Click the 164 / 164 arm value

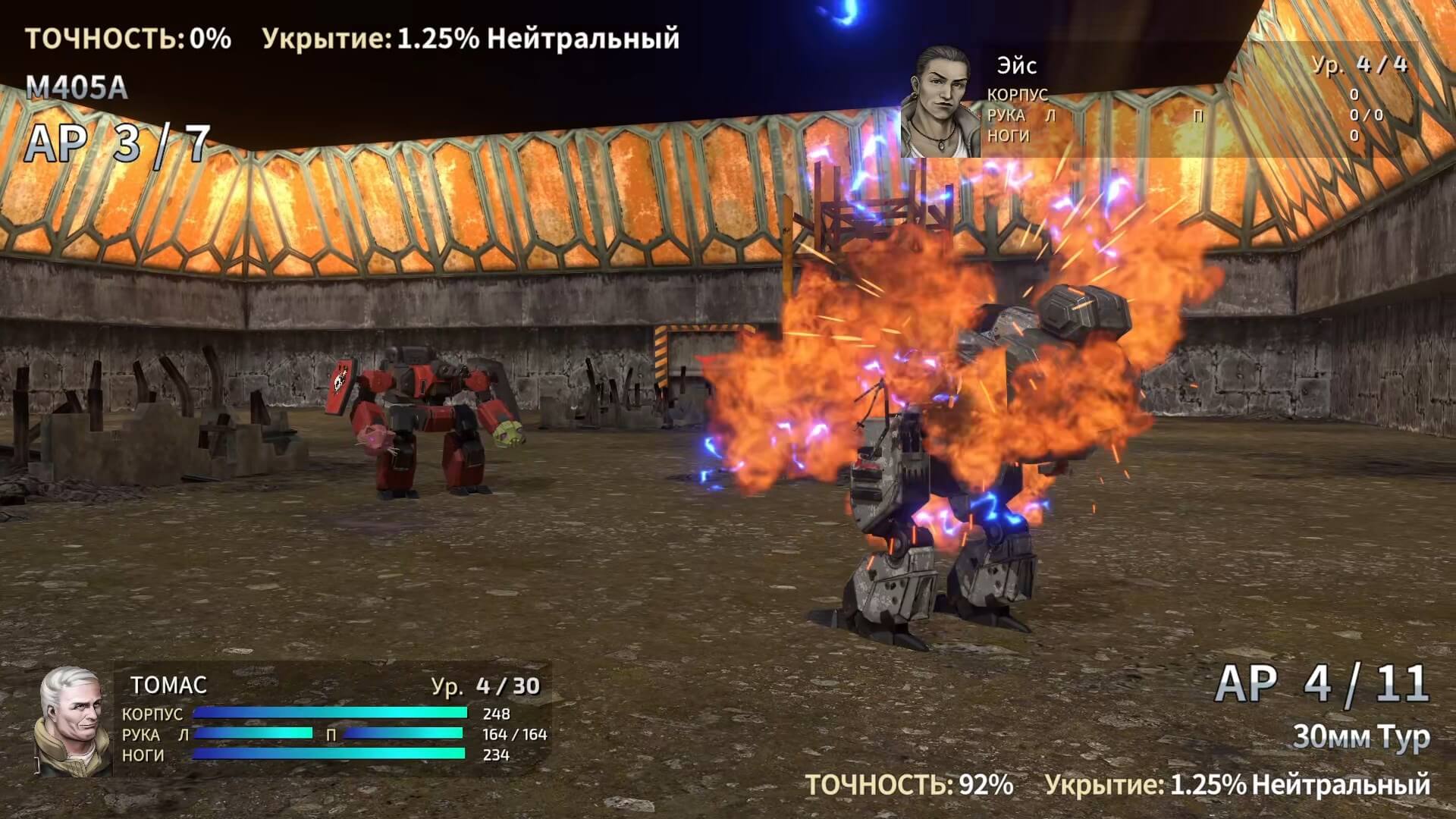coord(516,736)
